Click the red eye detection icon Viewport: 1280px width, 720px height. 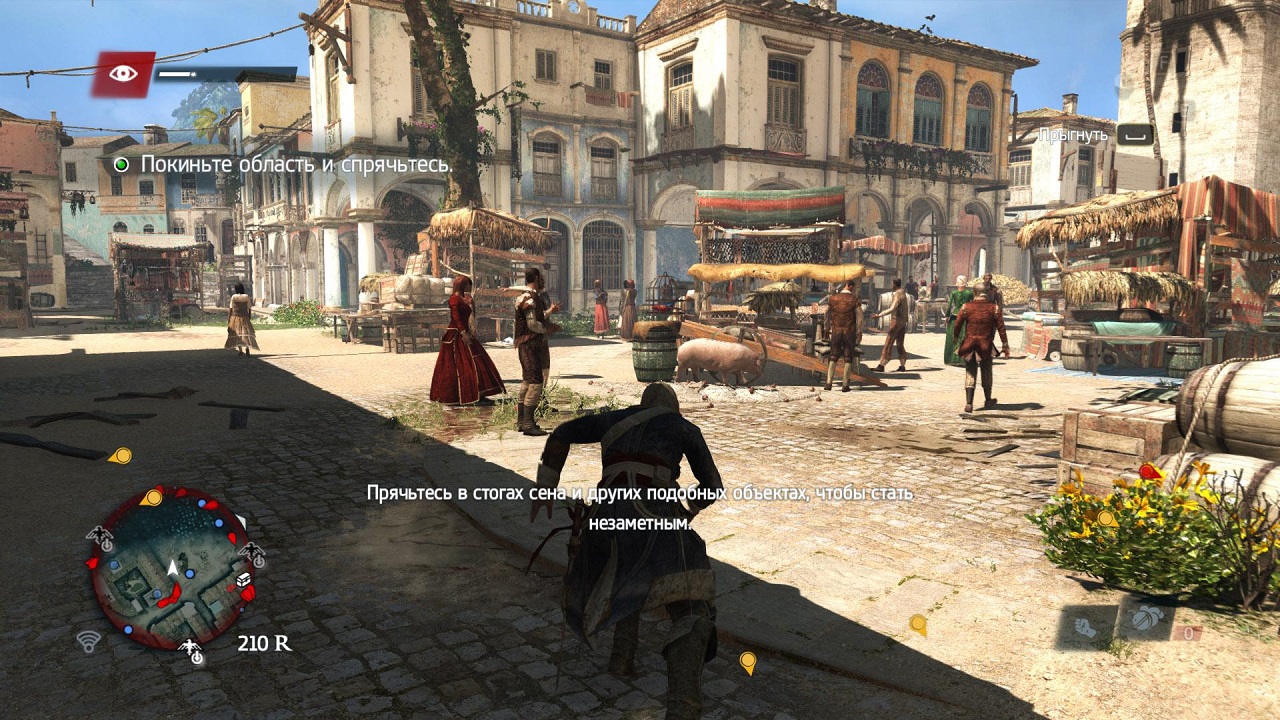124,73
